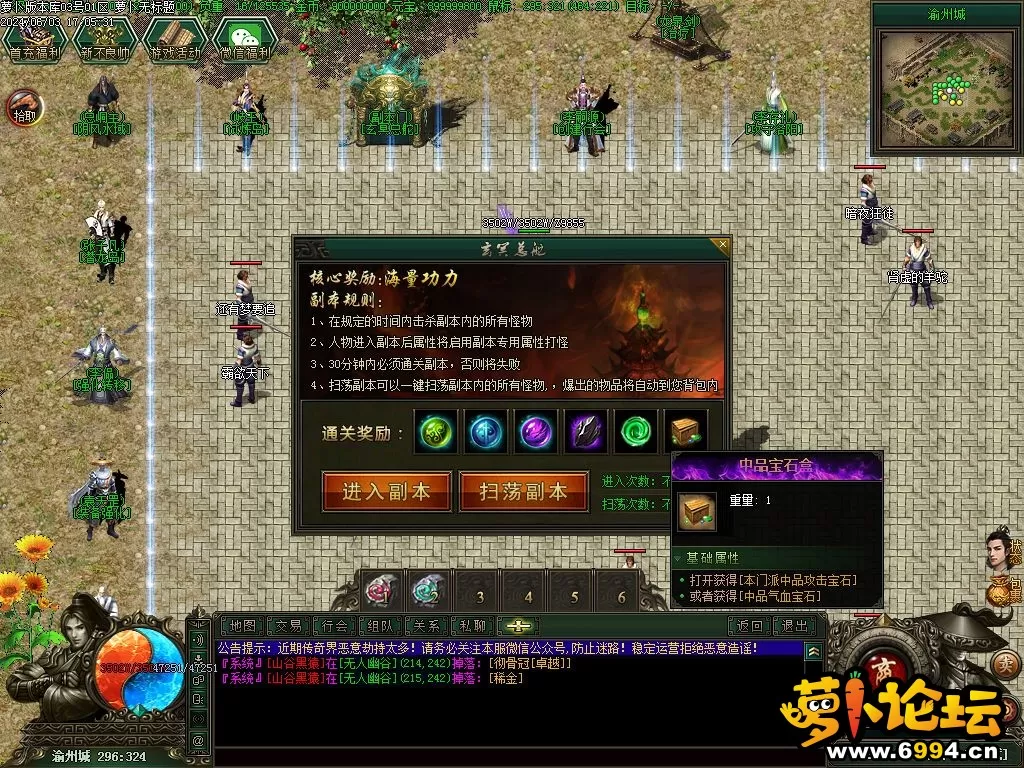Switch to the 交易 trade tab

pos(288,626)
